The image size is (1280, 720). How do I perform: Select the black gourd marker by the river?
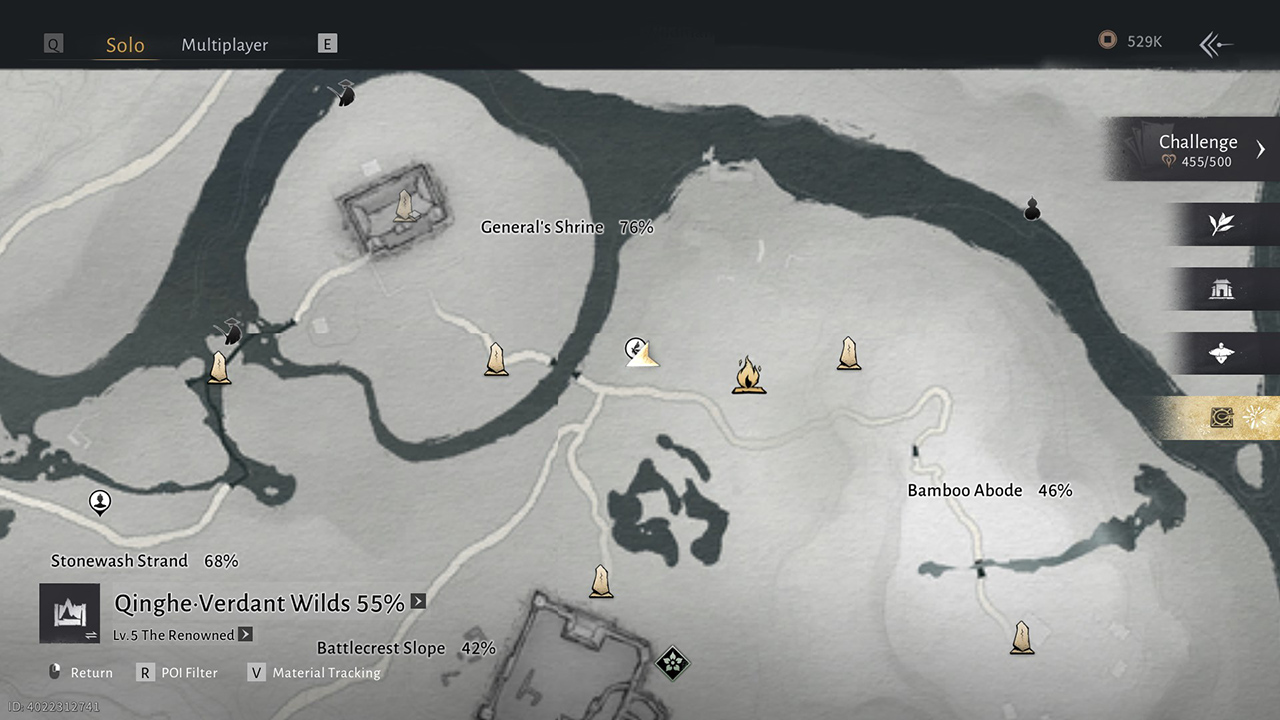pos(1032,209)
